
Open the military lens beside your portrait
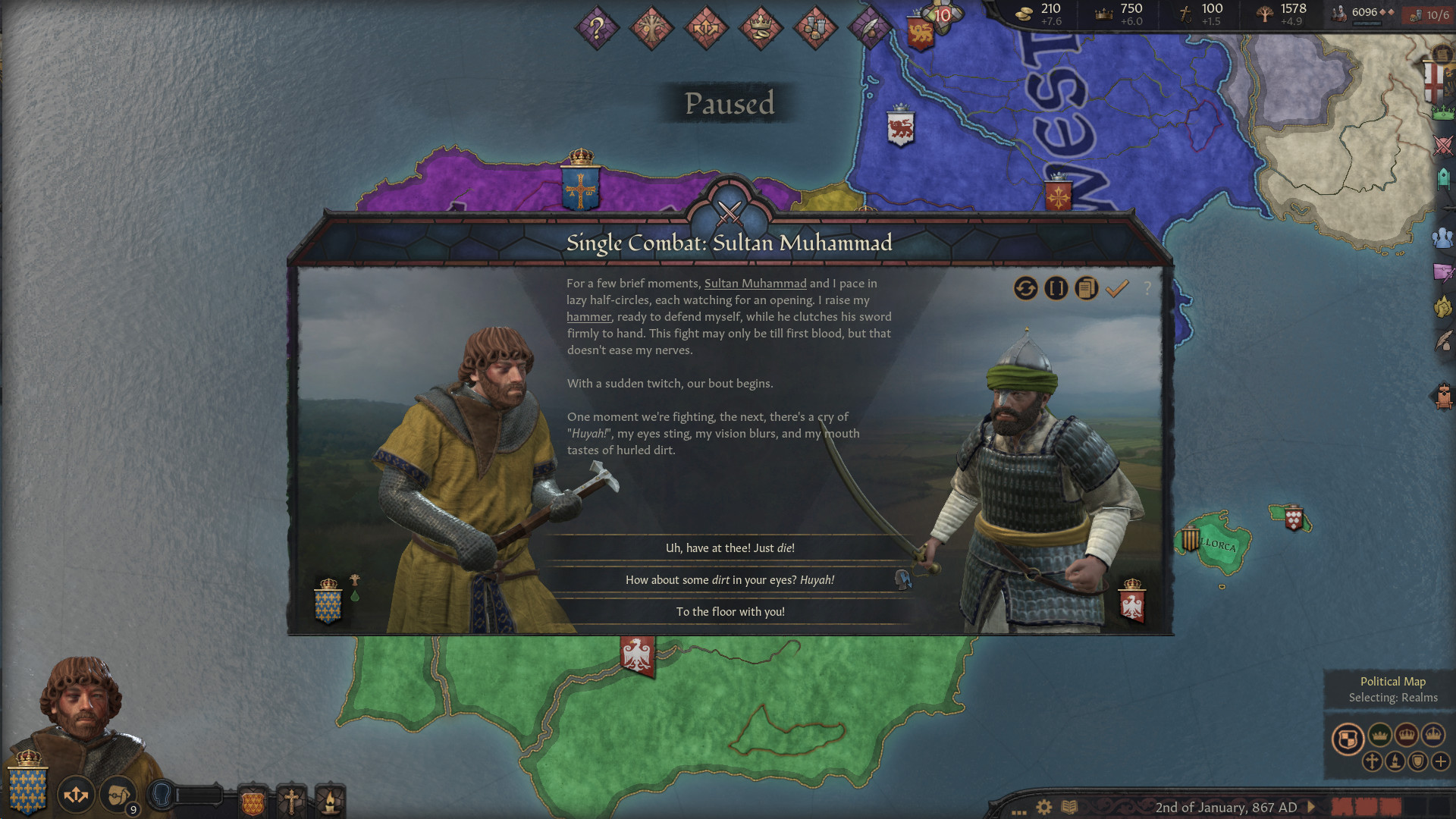(76, 794)
